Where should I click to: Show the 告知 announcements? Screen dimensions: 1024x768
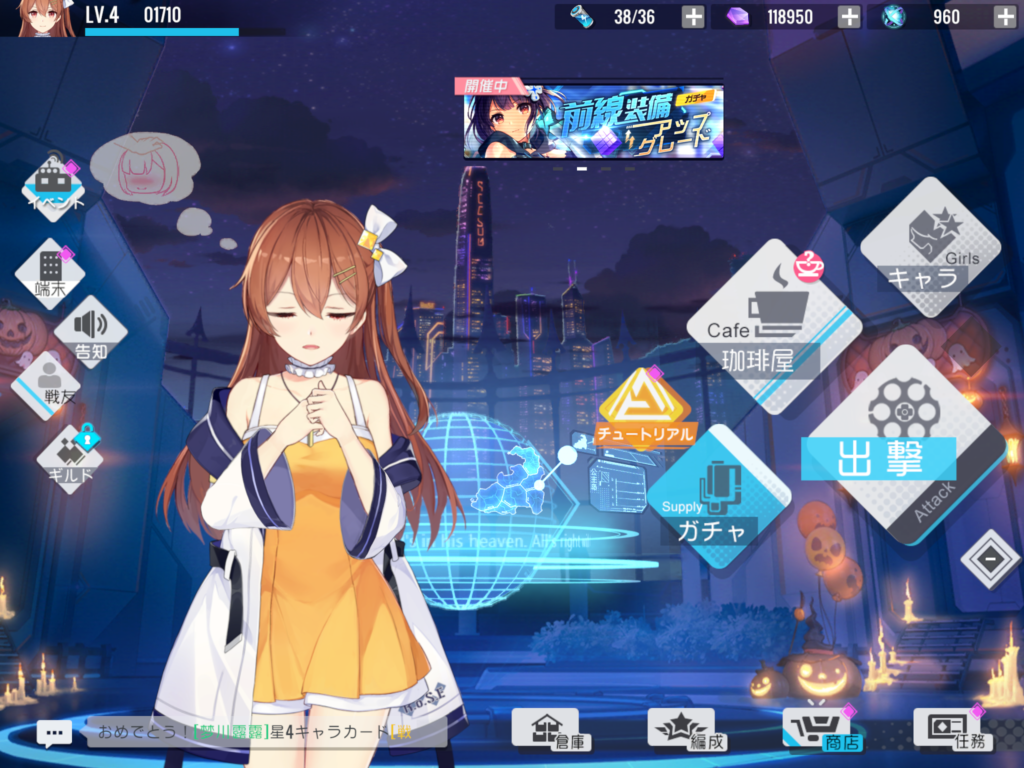(x=91, y=331)
